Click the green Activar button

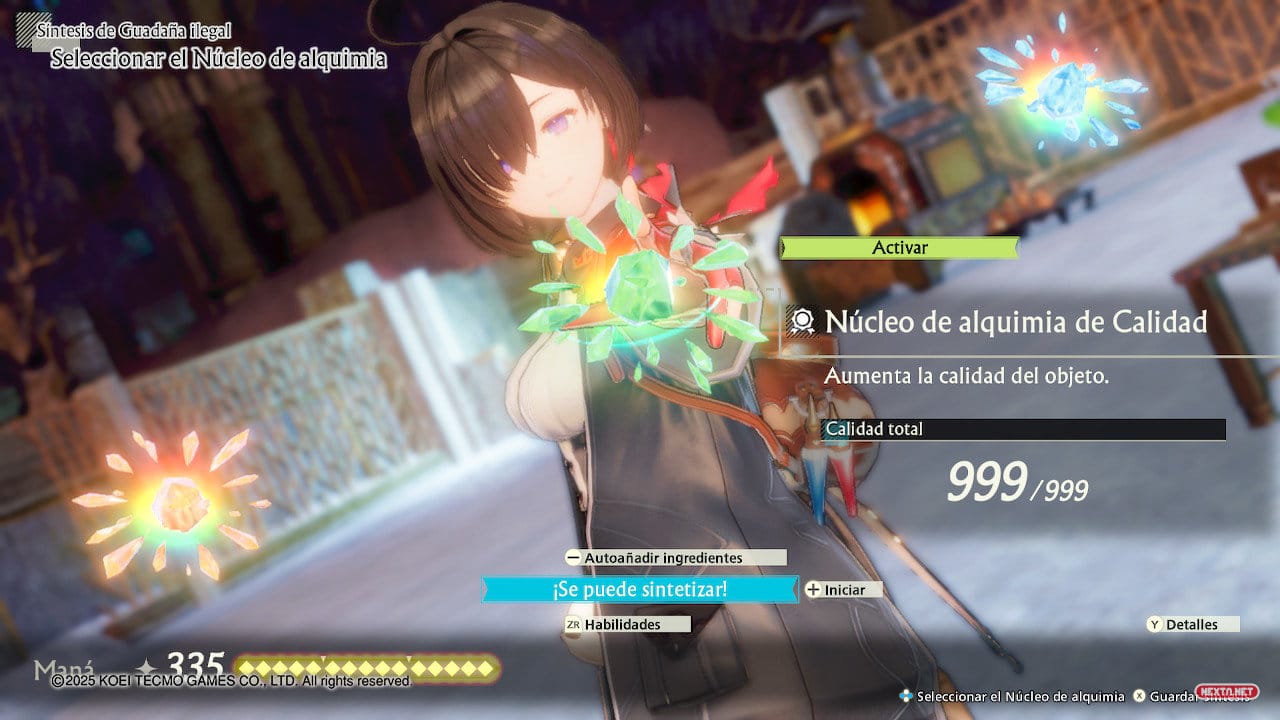(899, 248)
